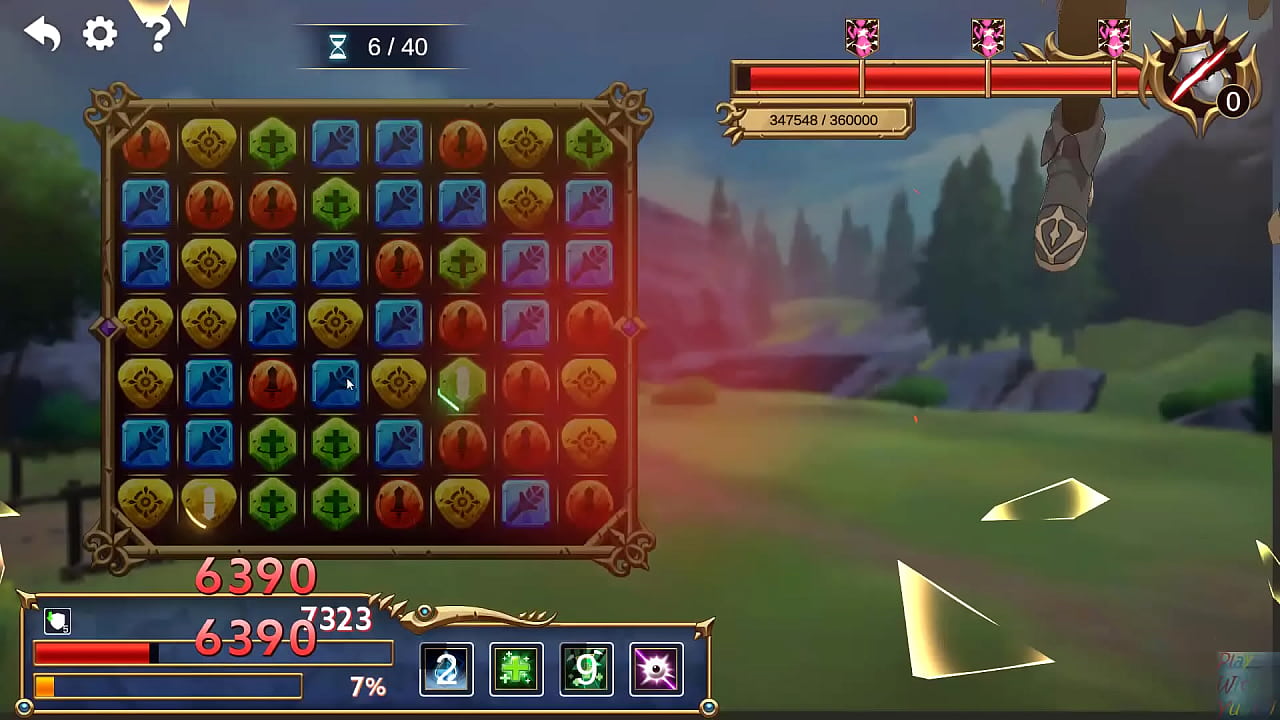Activate the green healing cross skill
Screen dimensions: 1280x720
tap(516, 669)
